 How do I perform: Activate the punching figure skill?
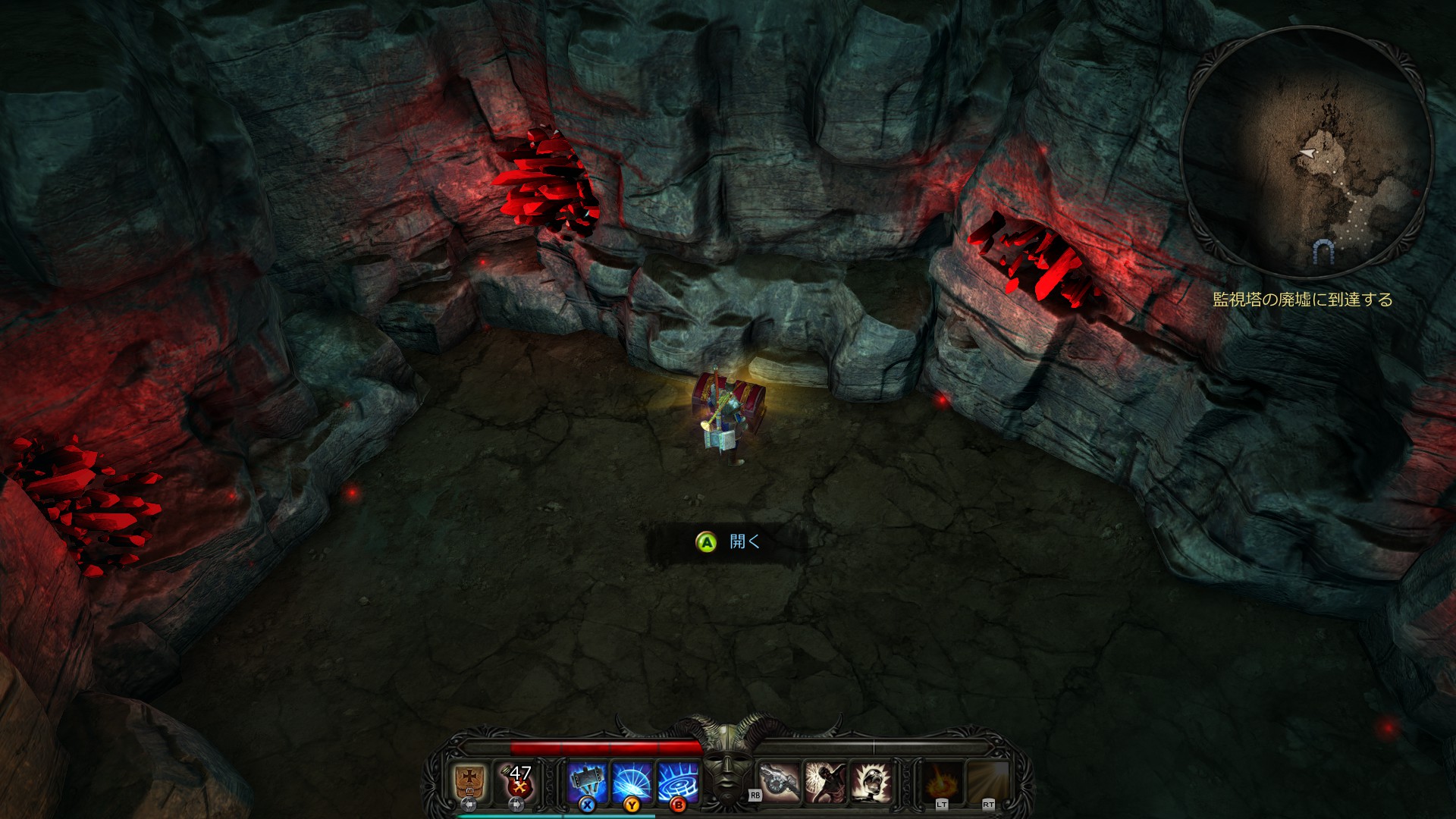pos(826,782)
